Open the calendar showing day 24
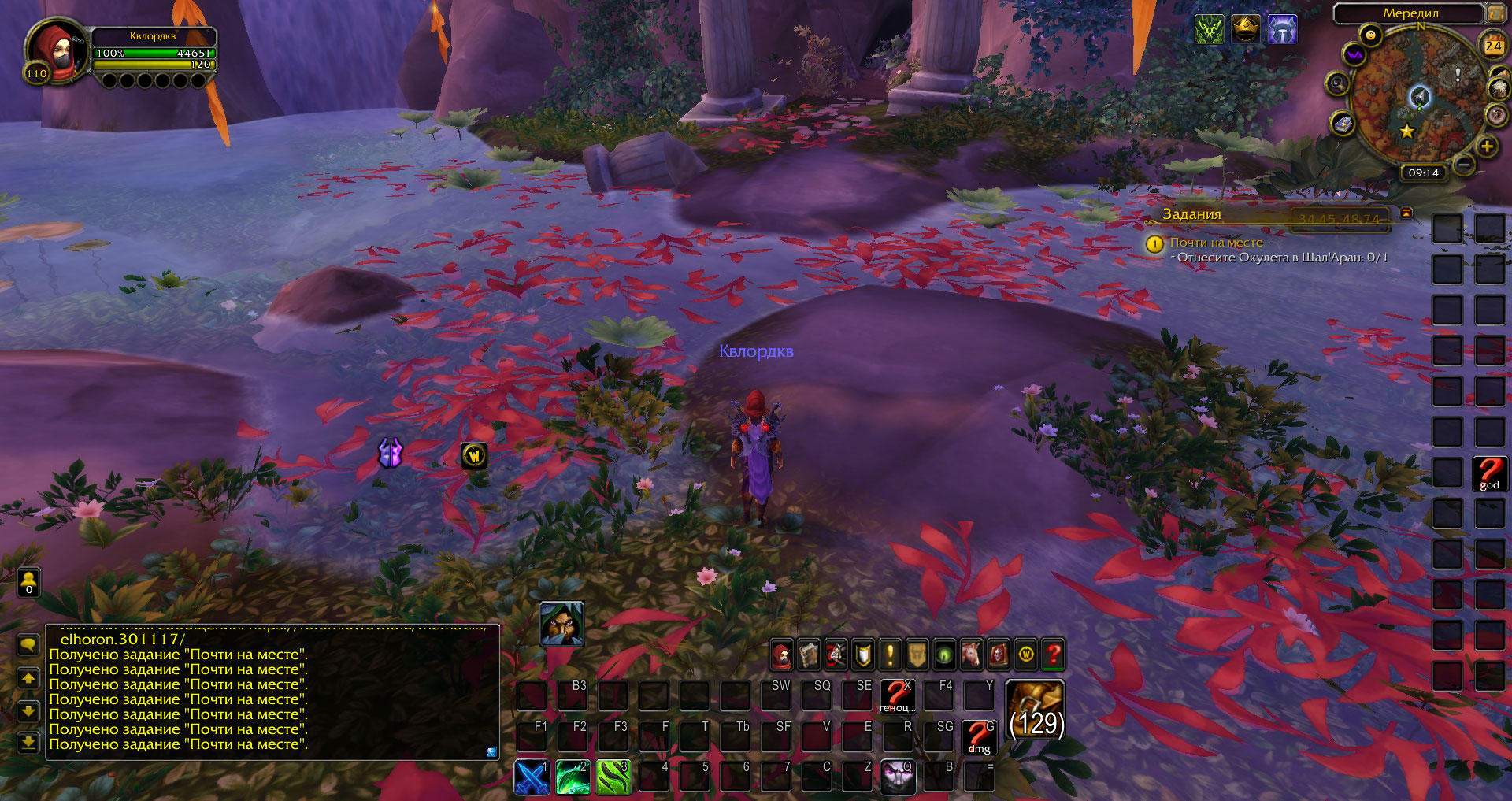The height and width of the screenshot is (801, 1512). click(x=1493, y=46)
